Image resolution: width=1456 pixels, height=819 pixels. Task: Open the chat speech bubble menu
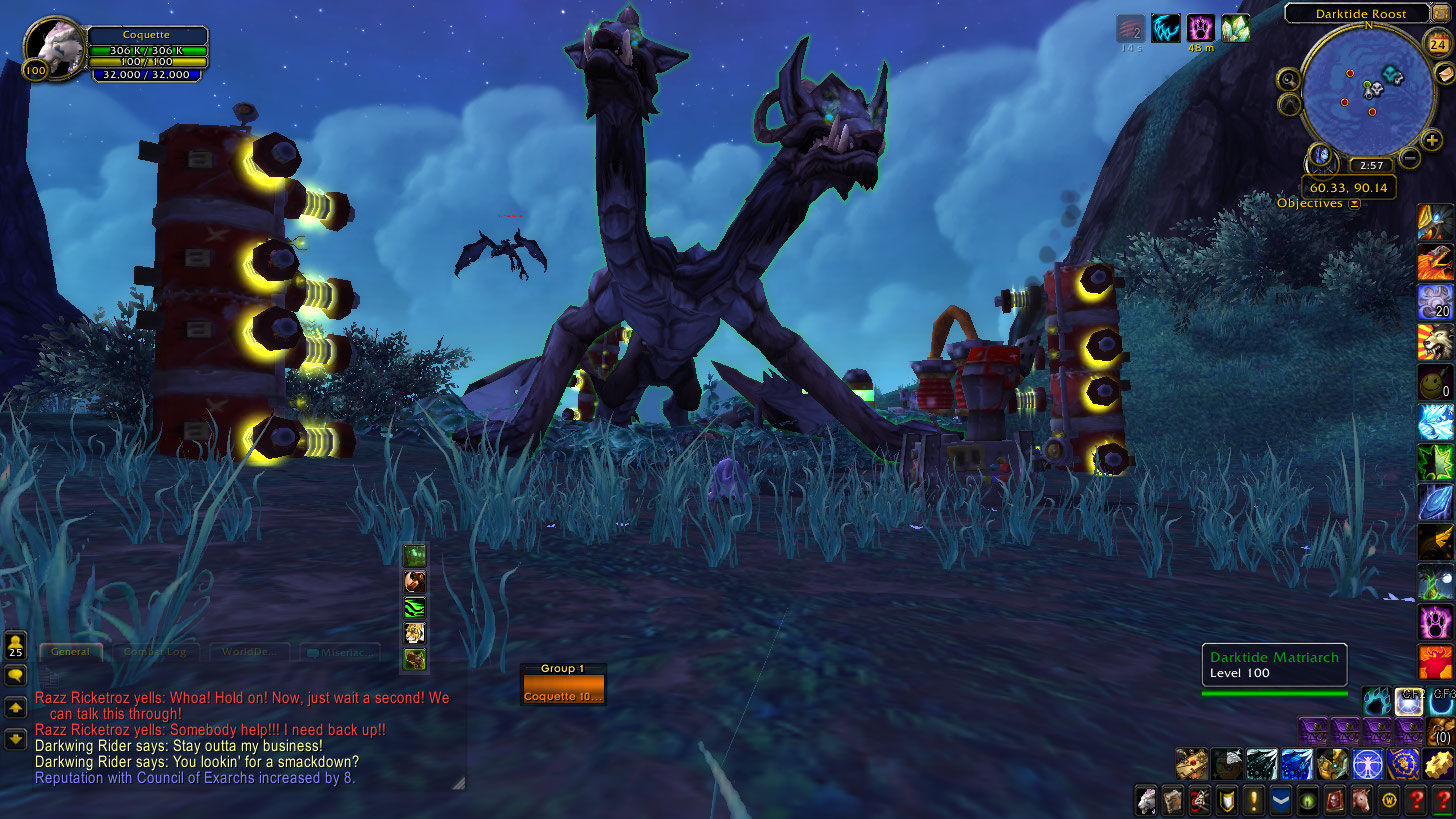(15, 676)
